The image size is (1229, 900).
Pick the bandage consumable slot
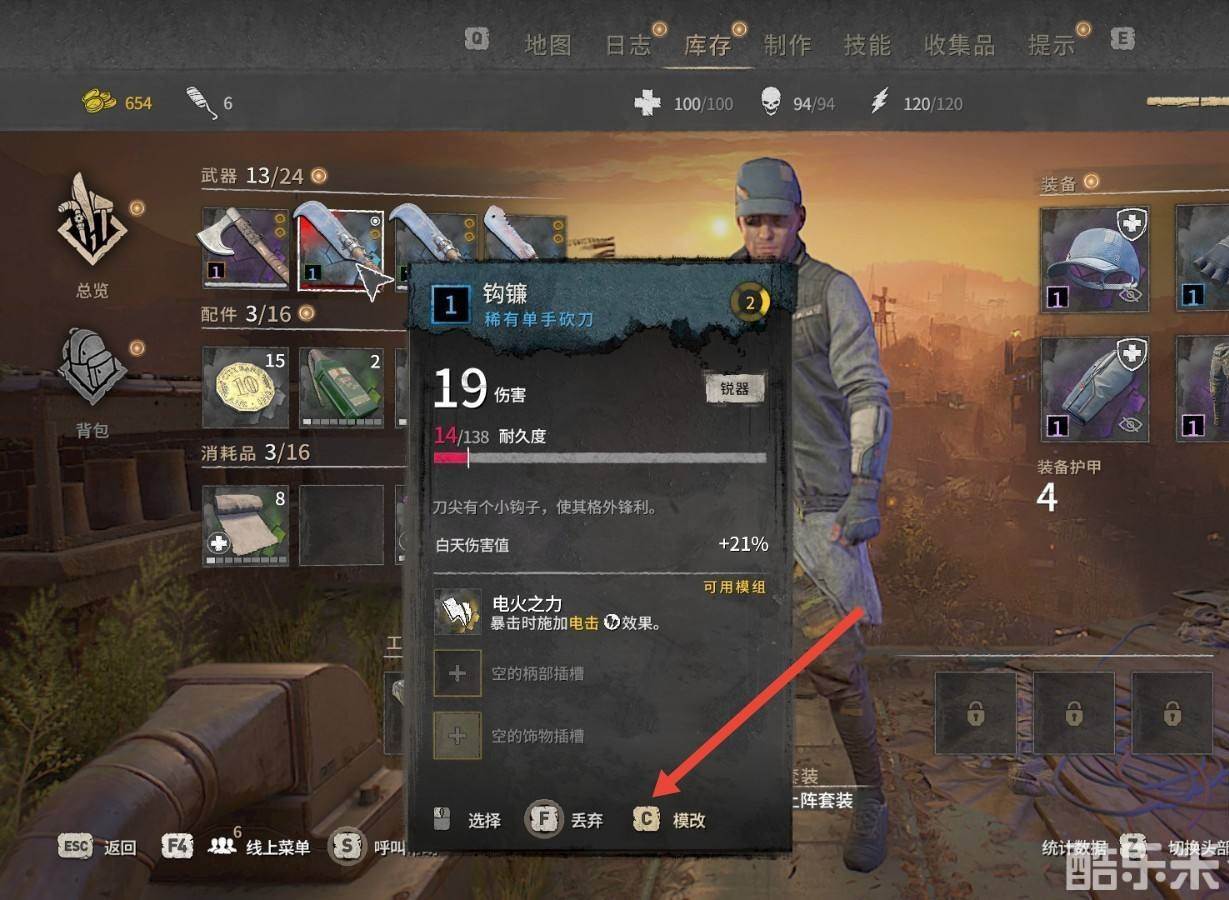(245, 525)
